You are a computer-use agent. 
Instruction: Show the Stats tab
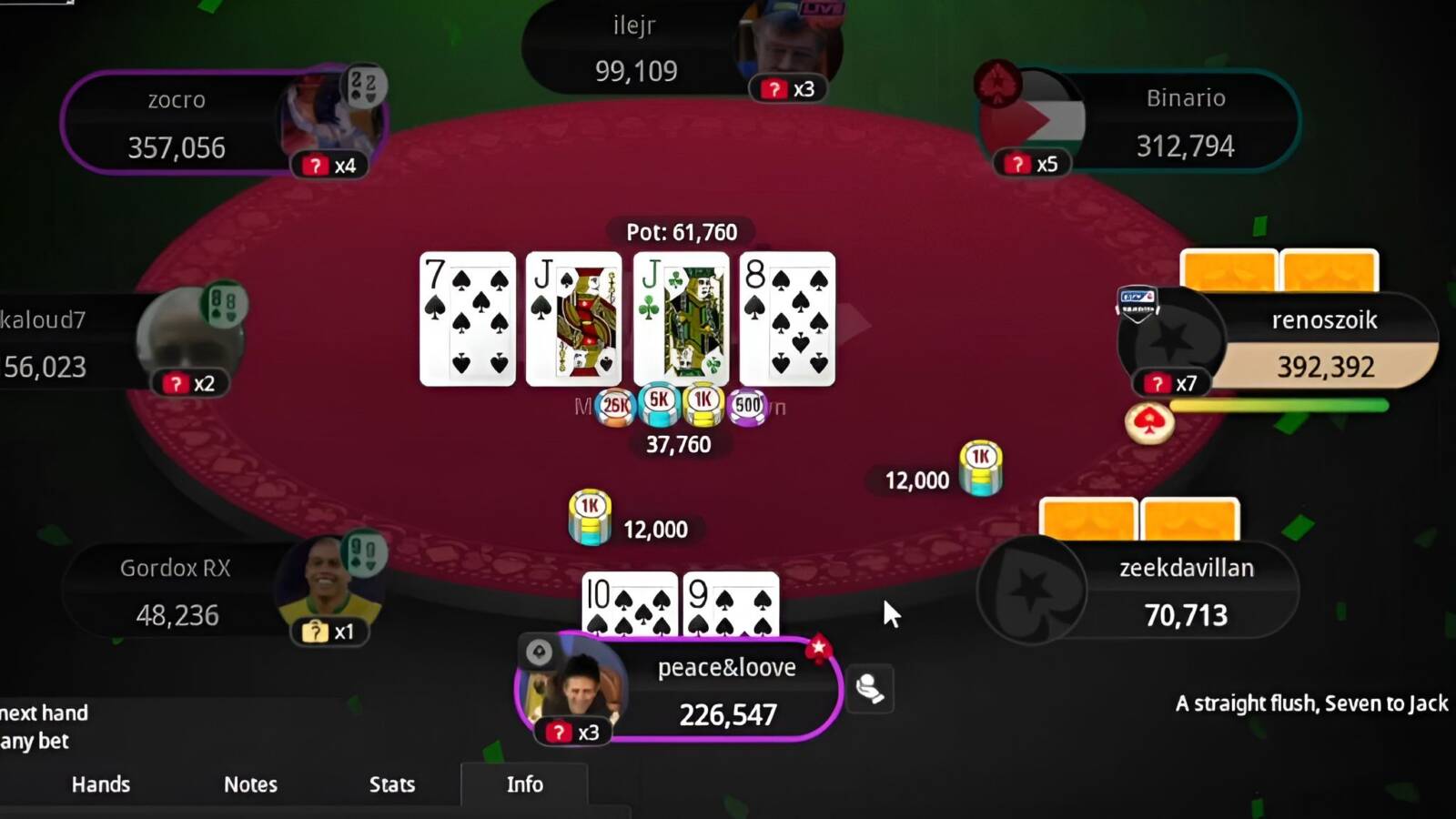pyautogui.click(x=392, y=784)
